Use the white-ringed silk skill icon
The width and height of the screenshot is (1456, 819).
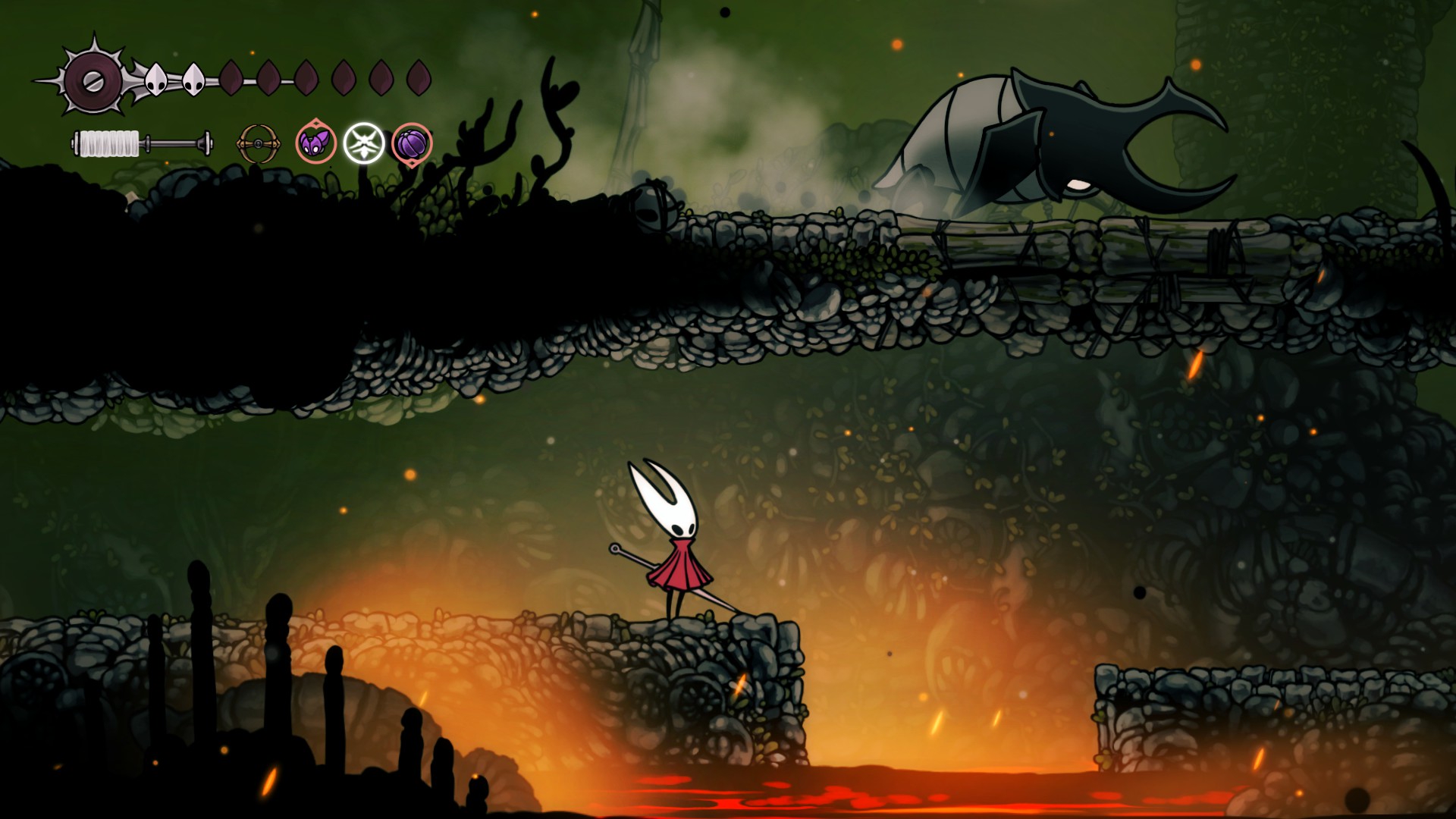point(364,143)
